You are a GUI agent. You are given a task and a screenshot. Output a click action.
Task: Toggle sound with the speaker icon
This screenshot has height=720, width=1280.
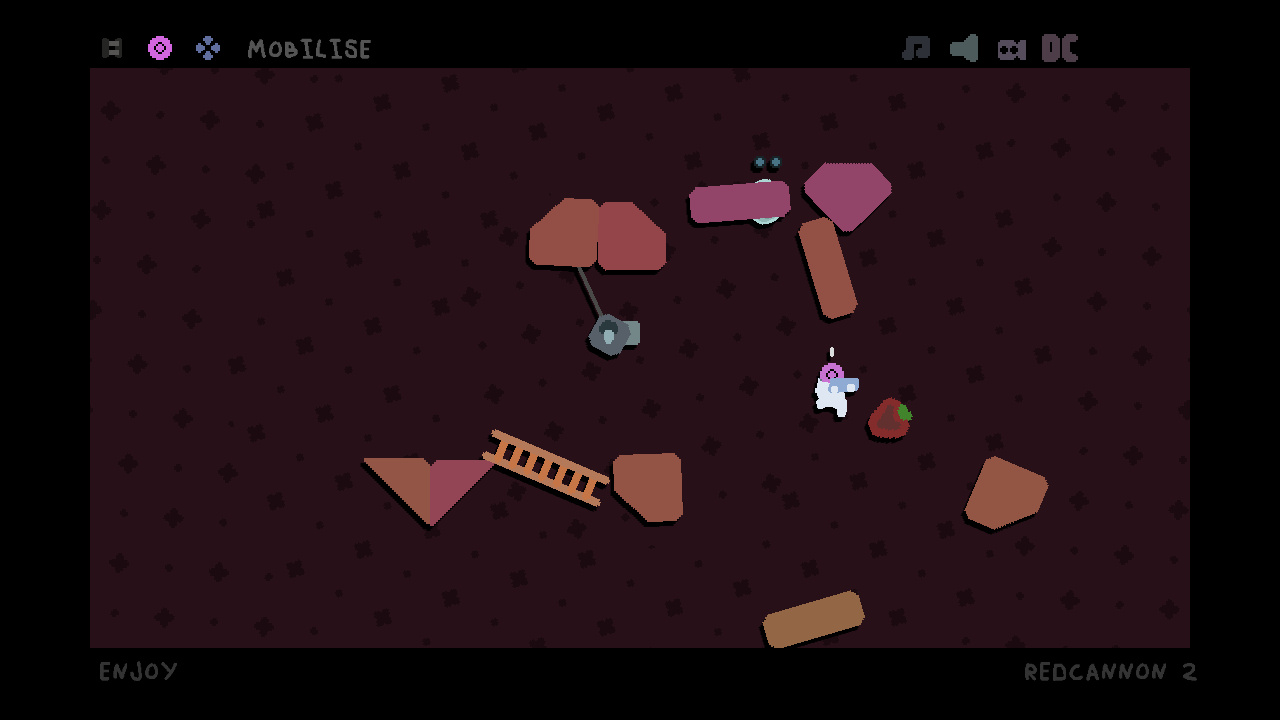pyautogui.click(x=963, y=47)
